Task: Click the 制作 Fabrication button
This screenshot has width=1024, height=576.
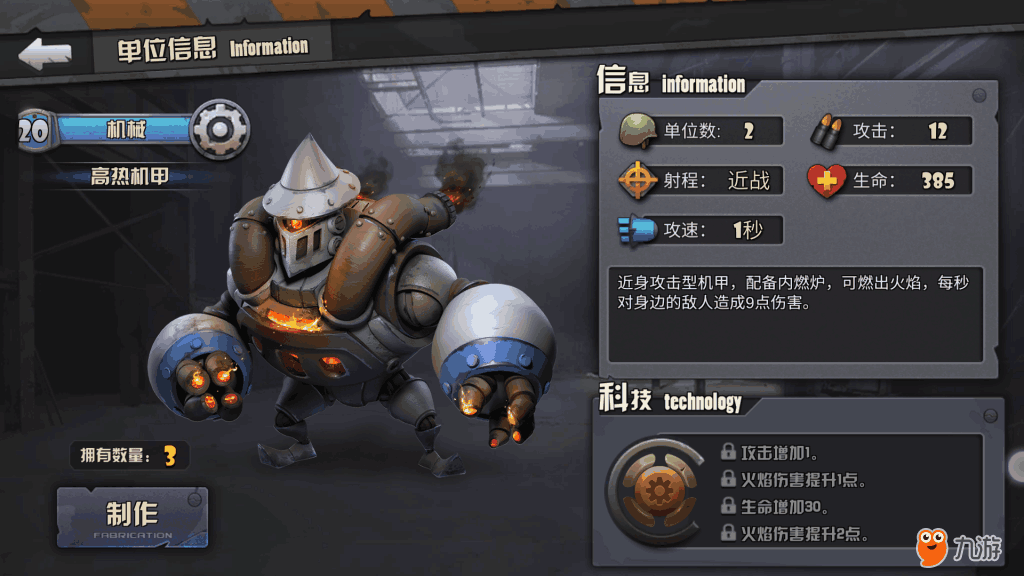Action: (x=132, y=517)
